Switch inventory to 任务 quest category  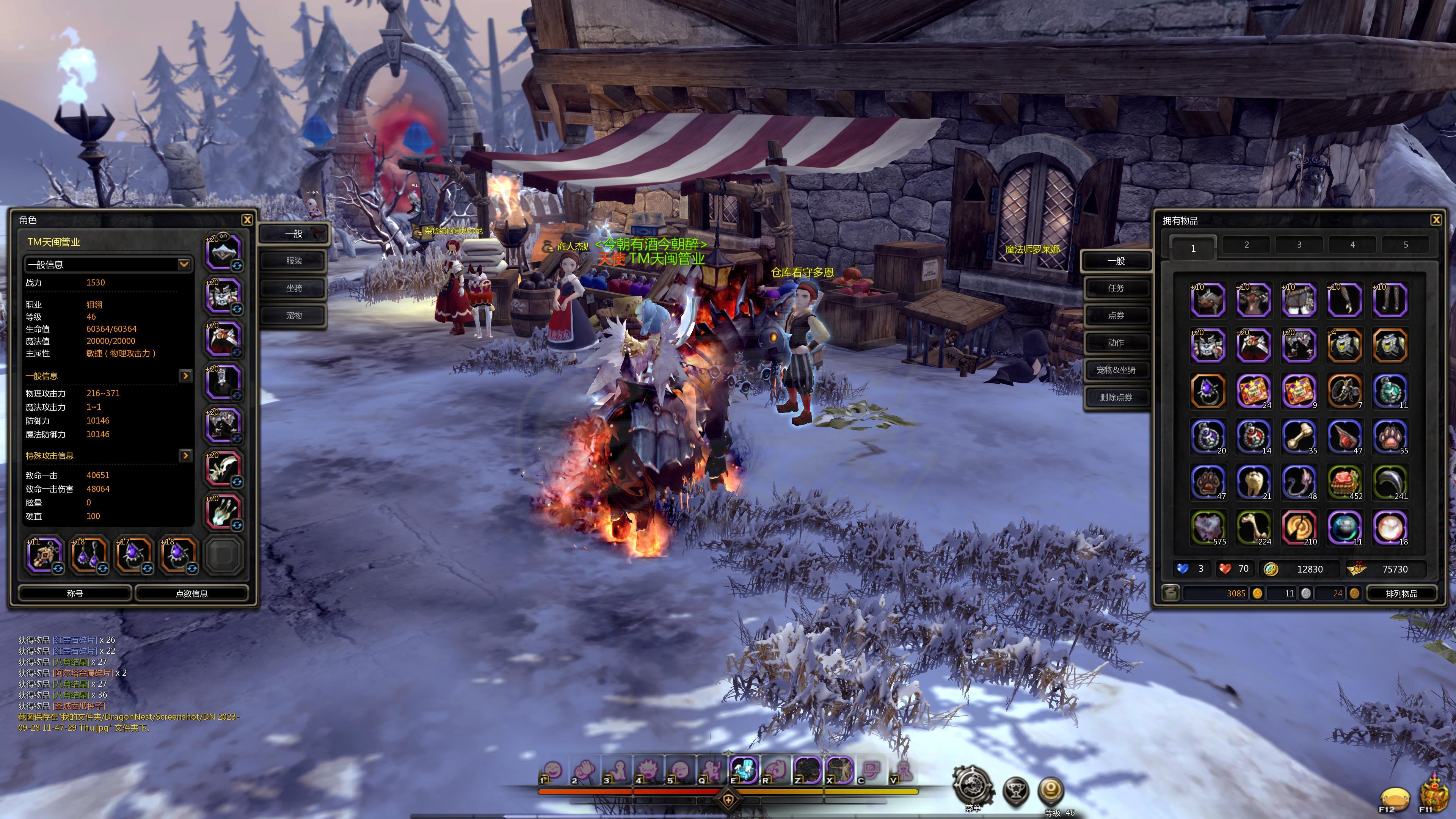click(1116, 288)
